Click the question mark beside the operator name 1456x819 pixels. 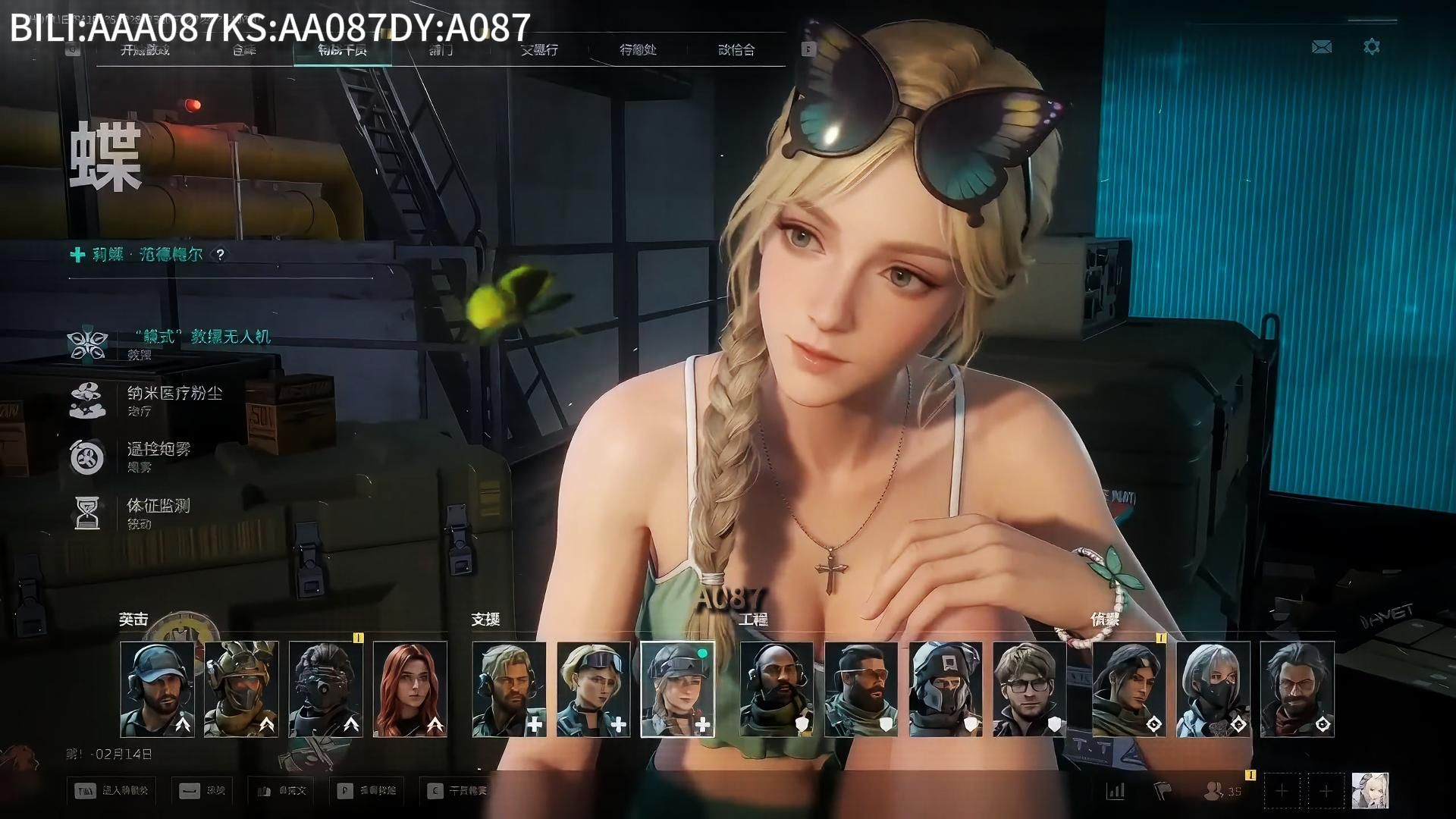pos(220,255)
